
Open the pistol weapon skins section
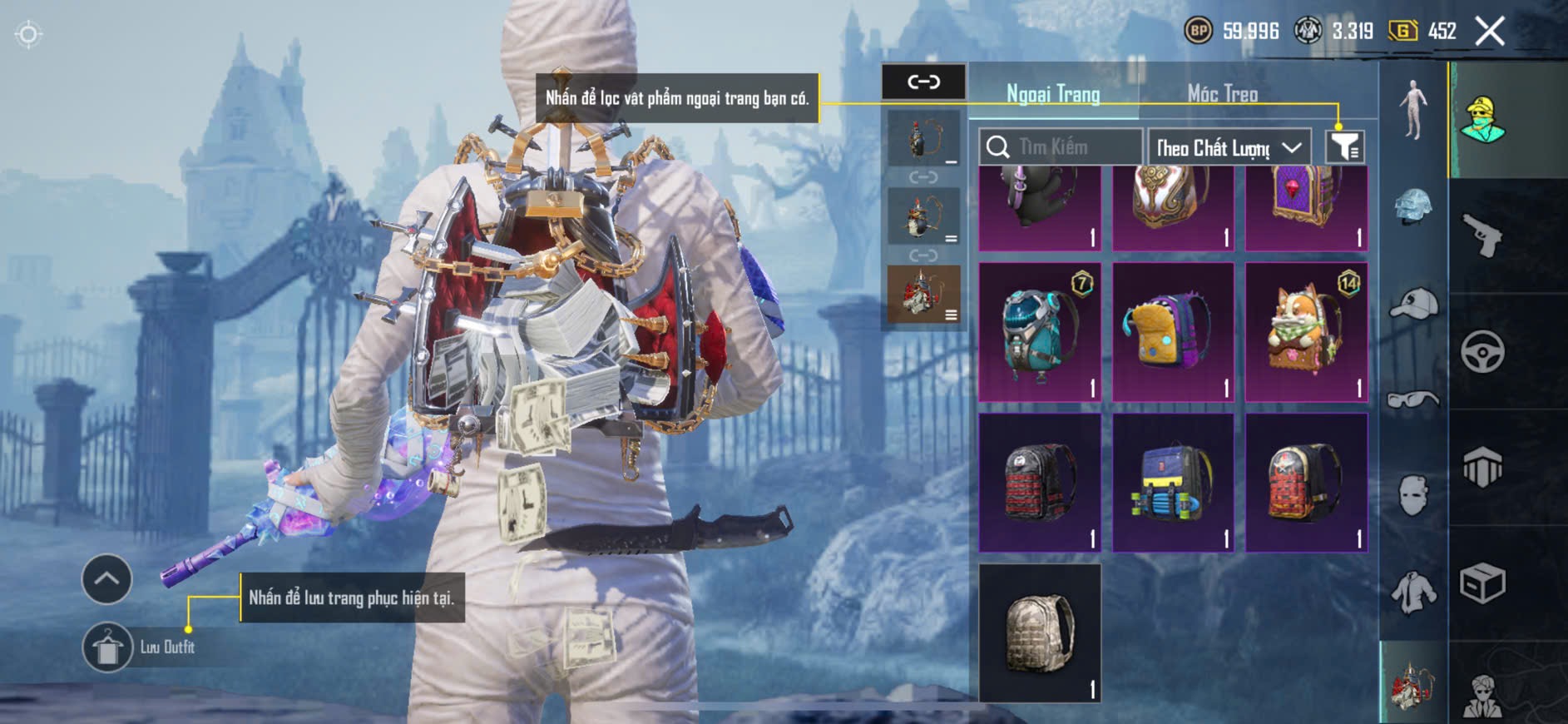pos(1483,236)
